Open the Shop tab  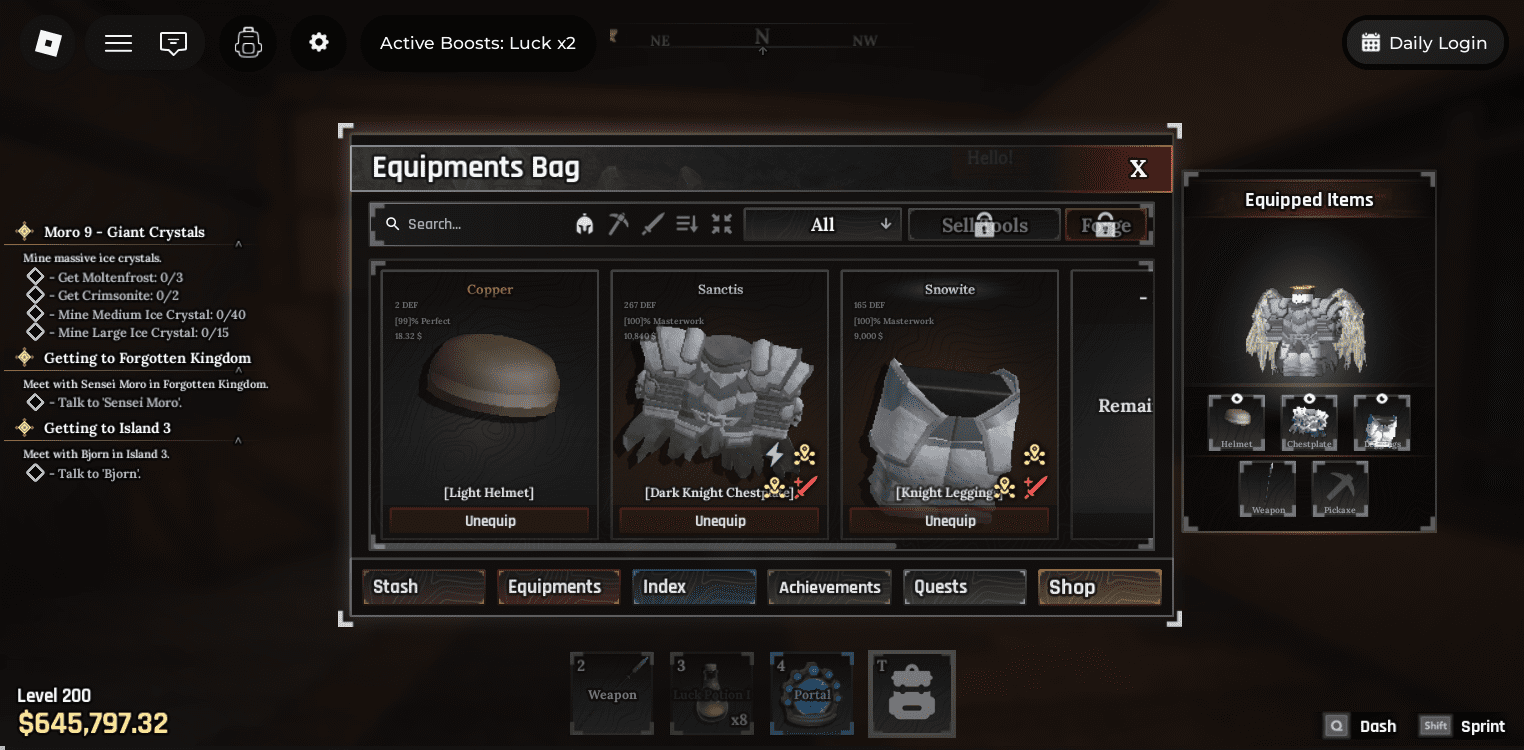(x=1099, y=587)
